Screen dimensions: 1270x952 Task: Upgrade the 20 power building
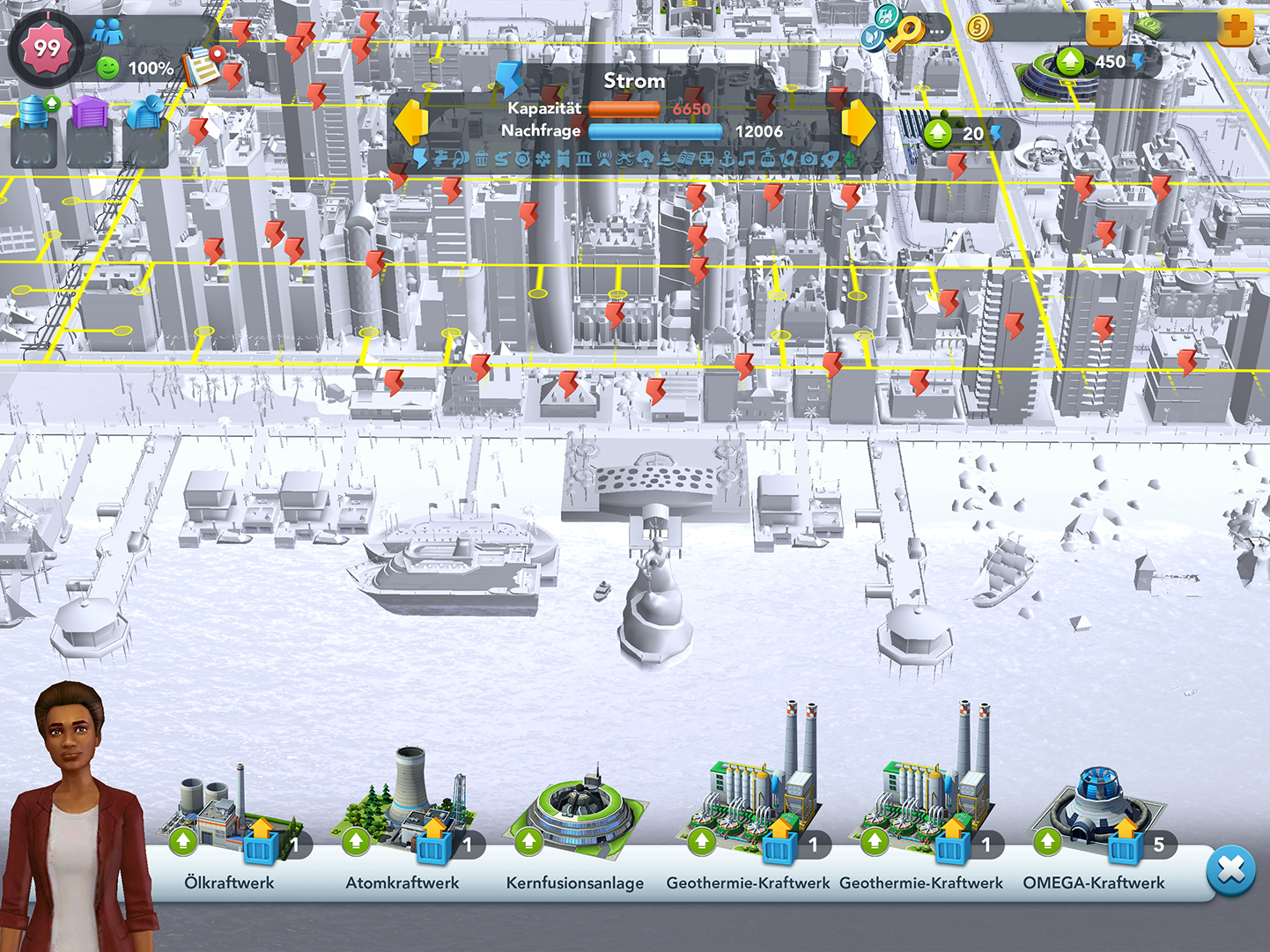tap(938, 134)
